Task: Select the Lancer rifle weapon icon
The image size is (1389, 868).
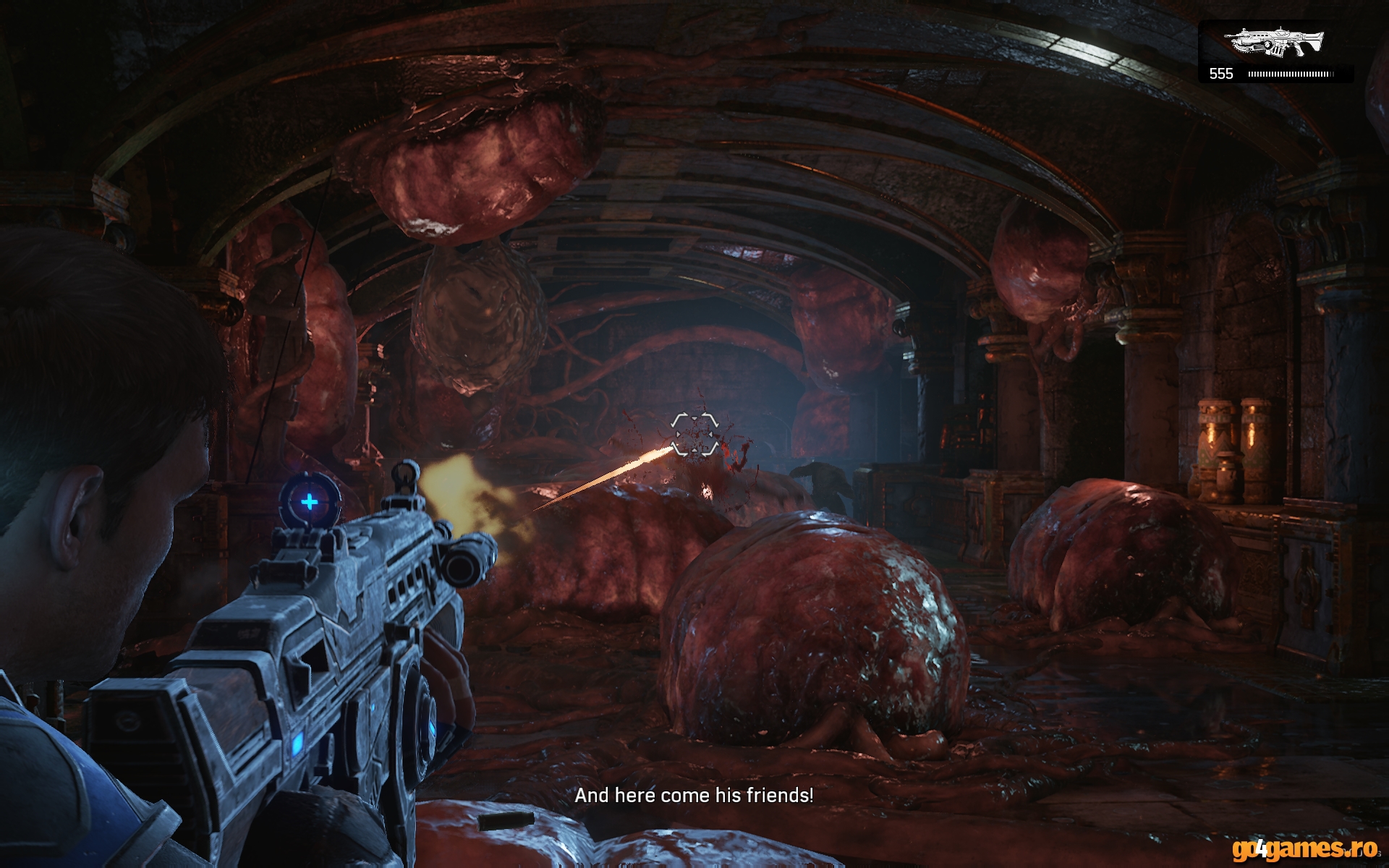Action: tap(1278, 43)
